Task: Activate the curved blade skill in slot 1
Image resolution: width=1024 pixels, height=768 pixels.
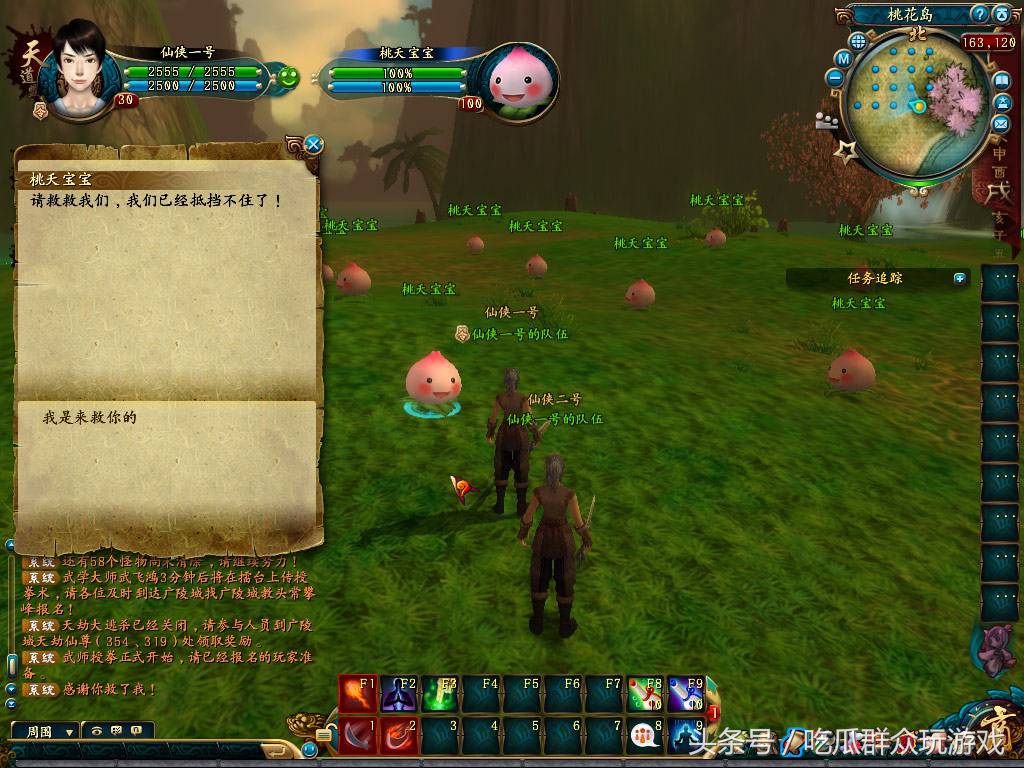Action: 358,735
